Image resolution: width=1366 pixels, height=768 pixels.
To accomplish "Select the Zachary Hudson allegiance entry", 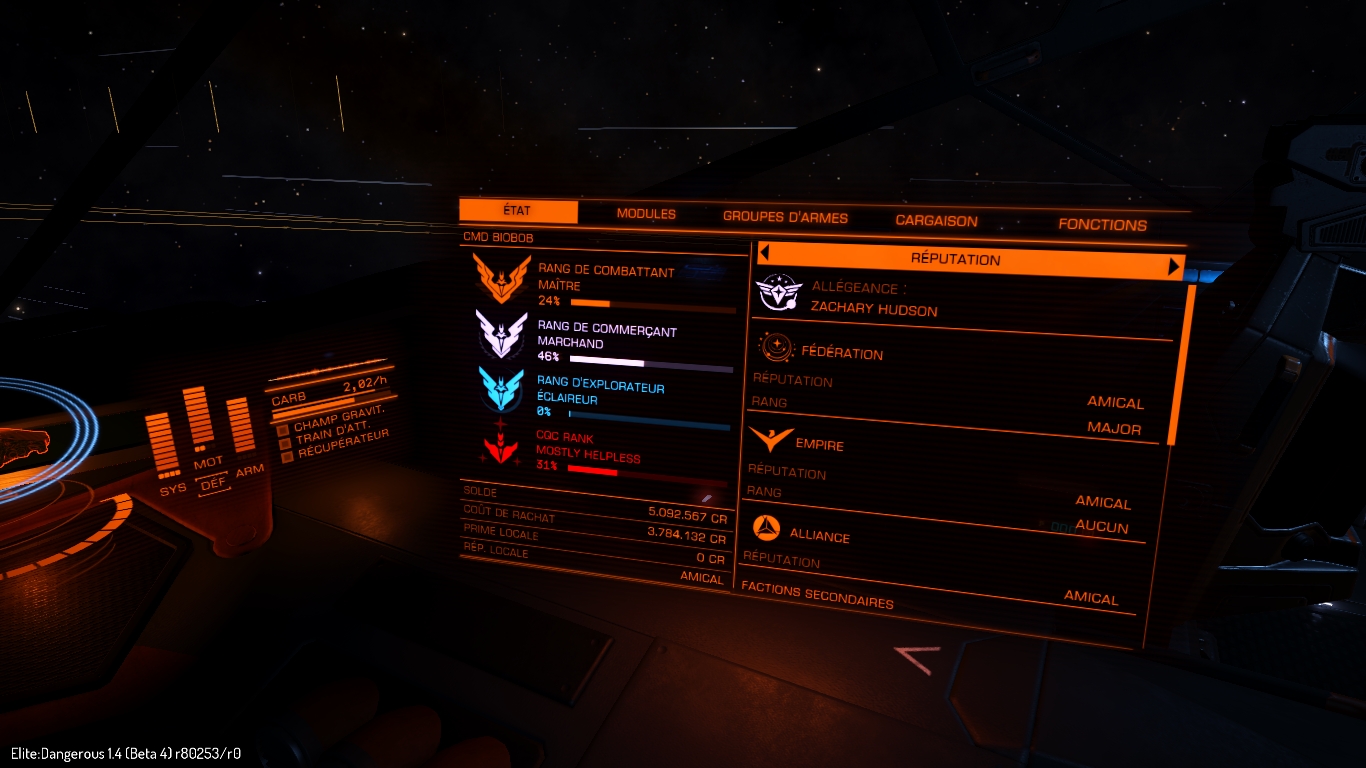I will point(873,310).
